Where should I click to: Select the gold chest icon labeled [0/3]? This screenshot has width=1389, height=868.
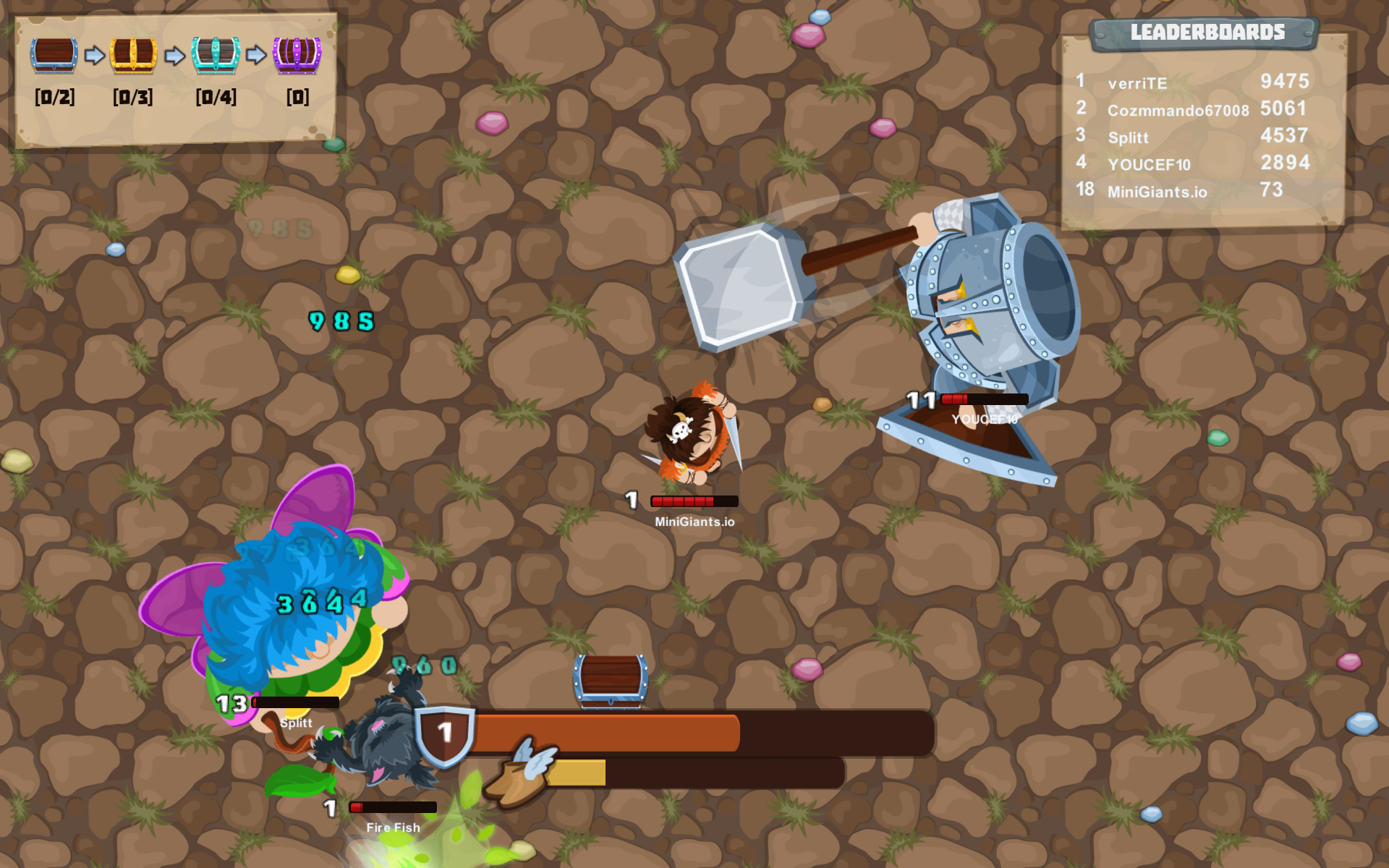[x=134, y=54]
